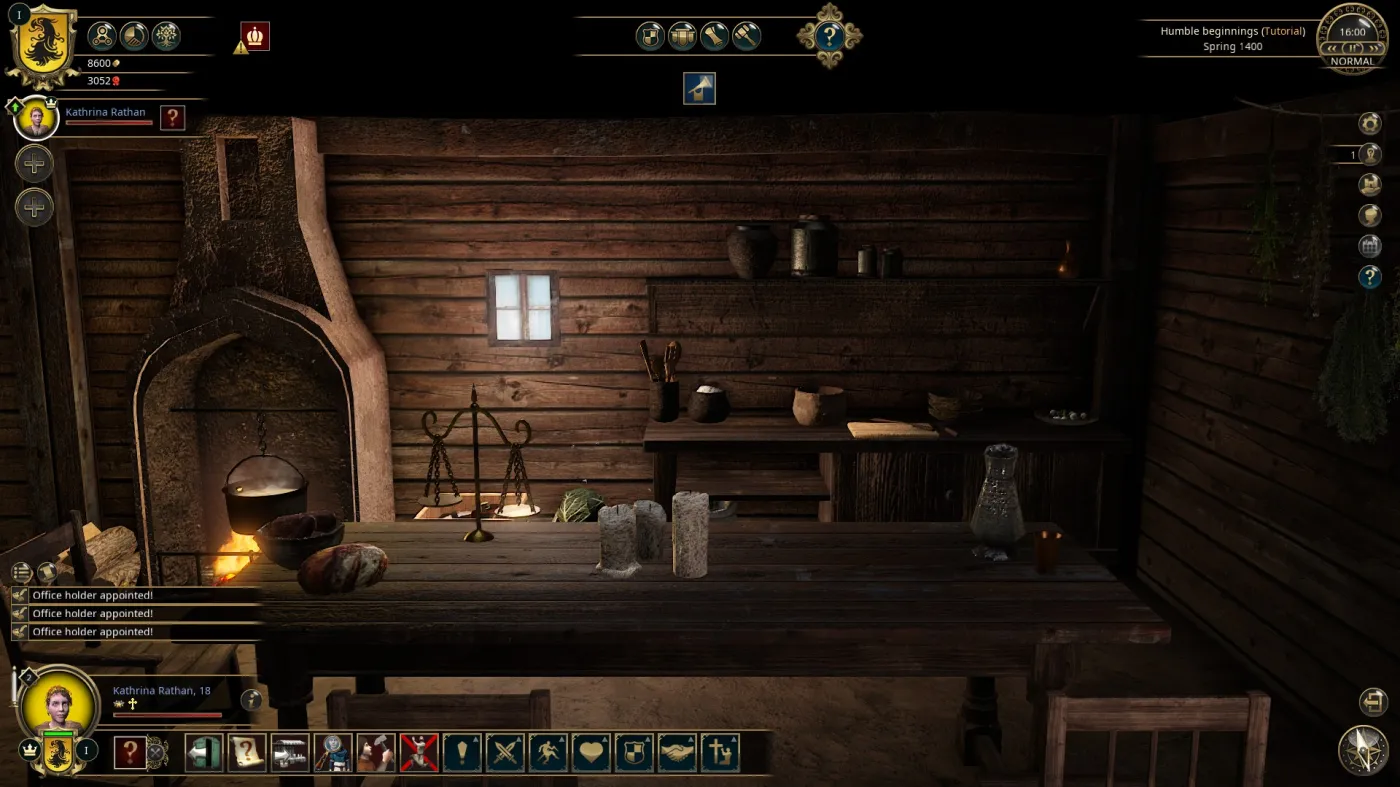The image size is (1400, 787).
Task: Open the house construction menu below the top bar
Action: [699, 88]
